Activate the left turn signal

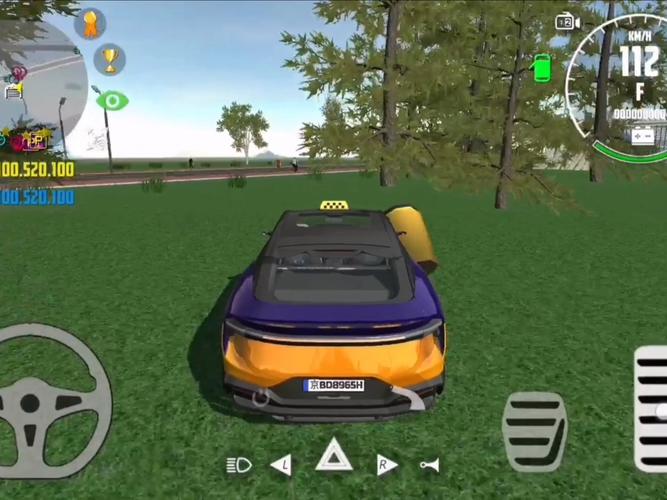click(282, 464)
